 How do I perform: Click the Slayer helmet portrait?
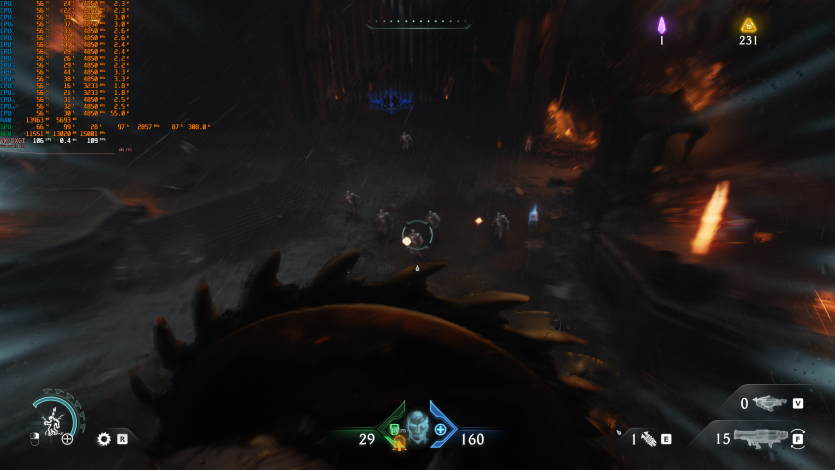(x=417, y=428)
